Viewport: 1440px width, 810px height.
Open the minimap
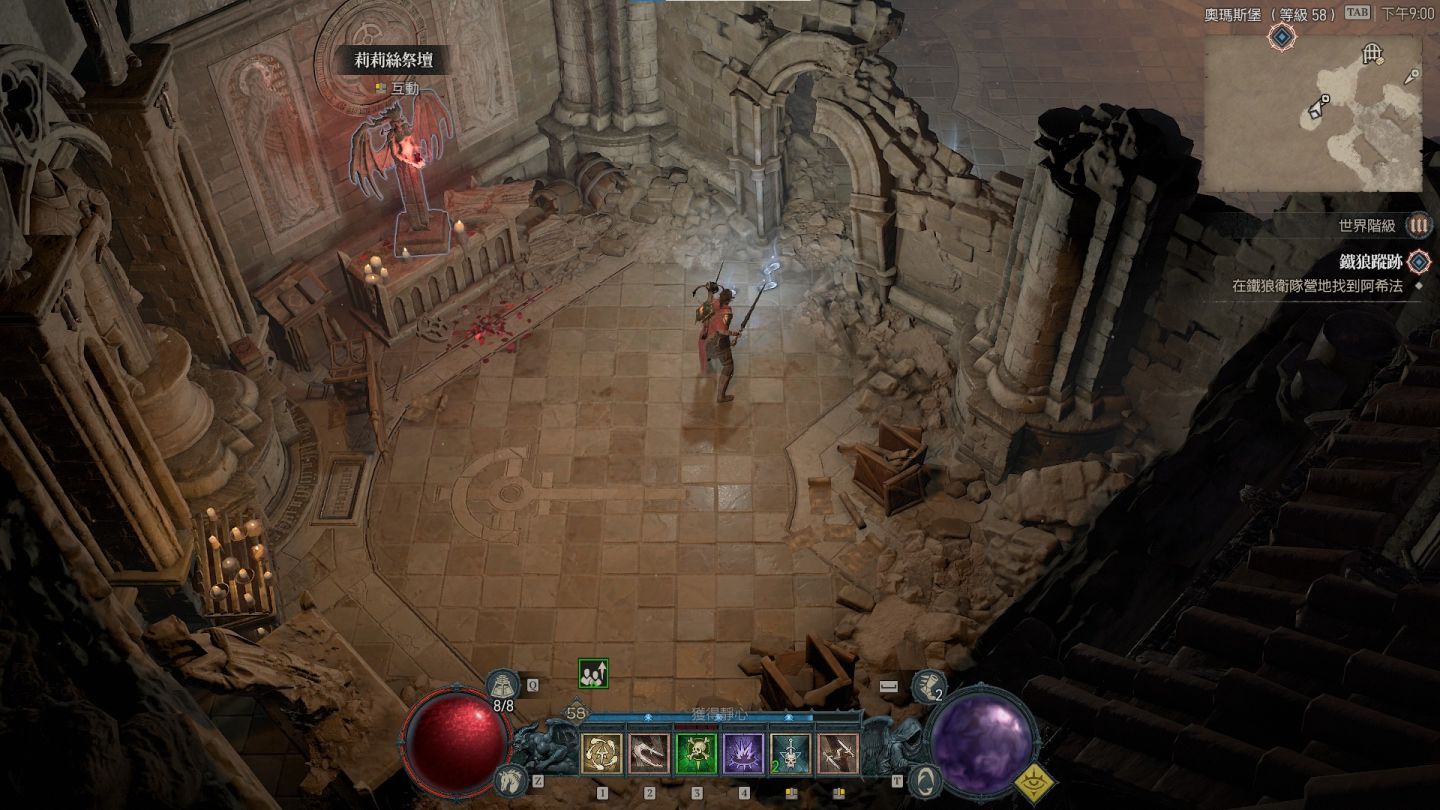[1312, 113]
